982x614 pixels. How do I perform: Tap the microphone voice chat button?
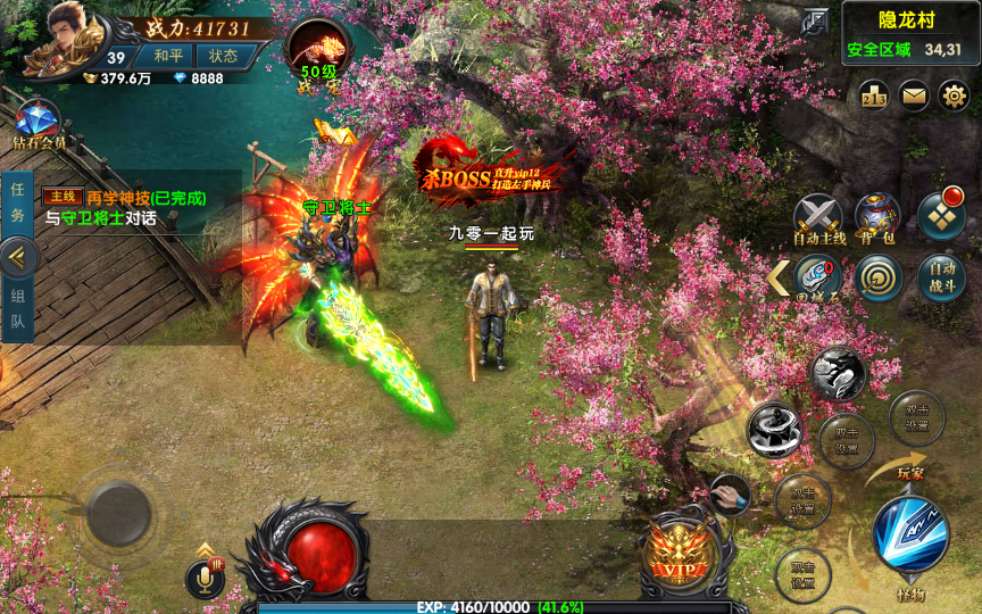coord(204,579)
